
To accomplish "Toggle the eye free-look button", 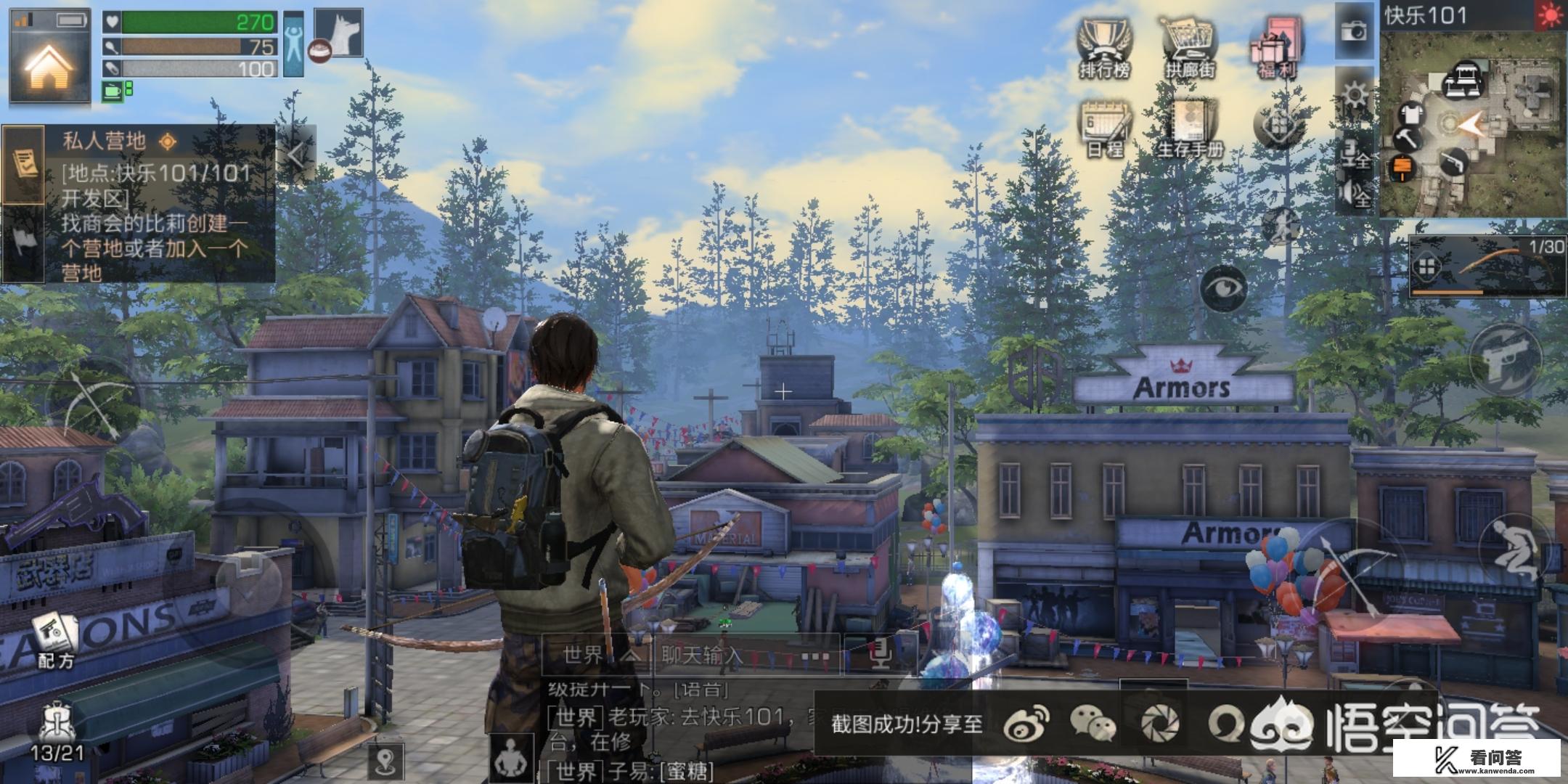I will (1223, 288).
